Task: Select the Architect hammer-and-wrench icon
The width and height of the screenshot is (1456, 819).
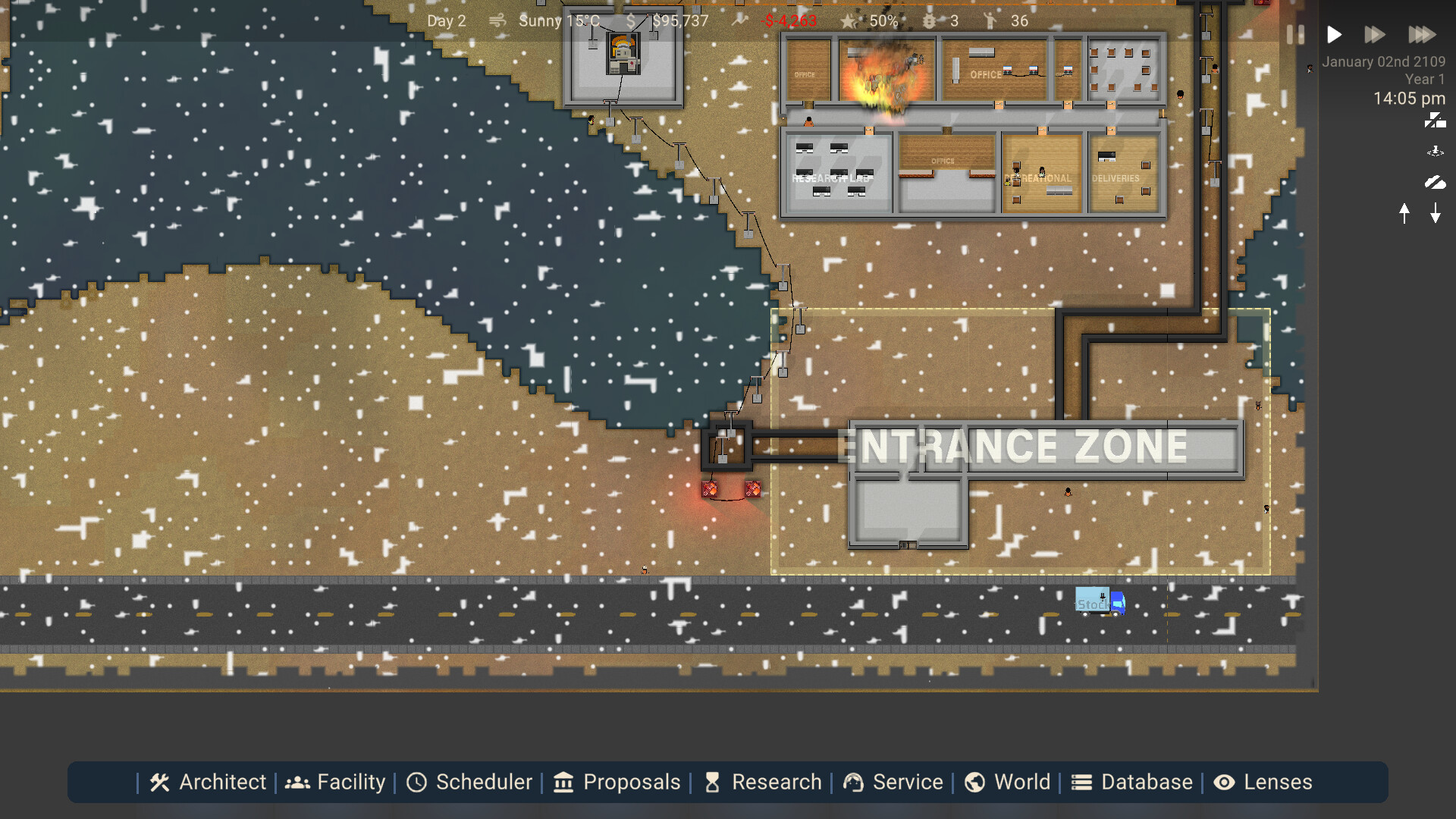Action: pos(159,782)
